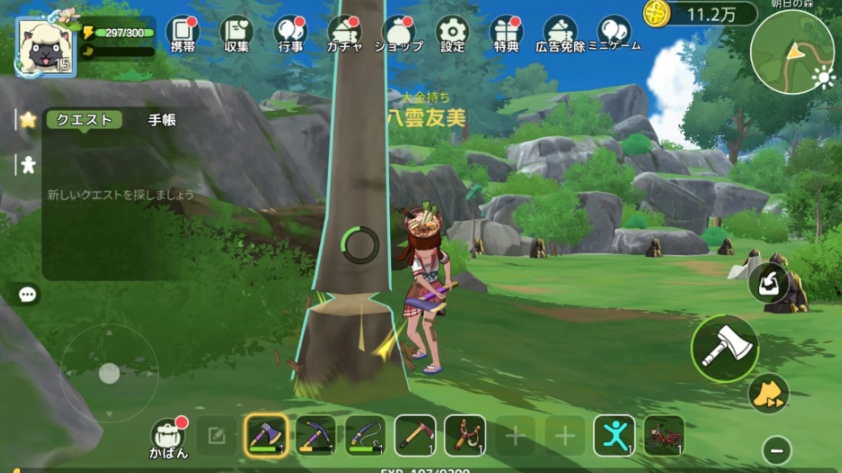Open the 広告免除 ad-removal offer
The width and height of the screenshot is (842, 473).
pyautogui.click(x=560, y=34)
